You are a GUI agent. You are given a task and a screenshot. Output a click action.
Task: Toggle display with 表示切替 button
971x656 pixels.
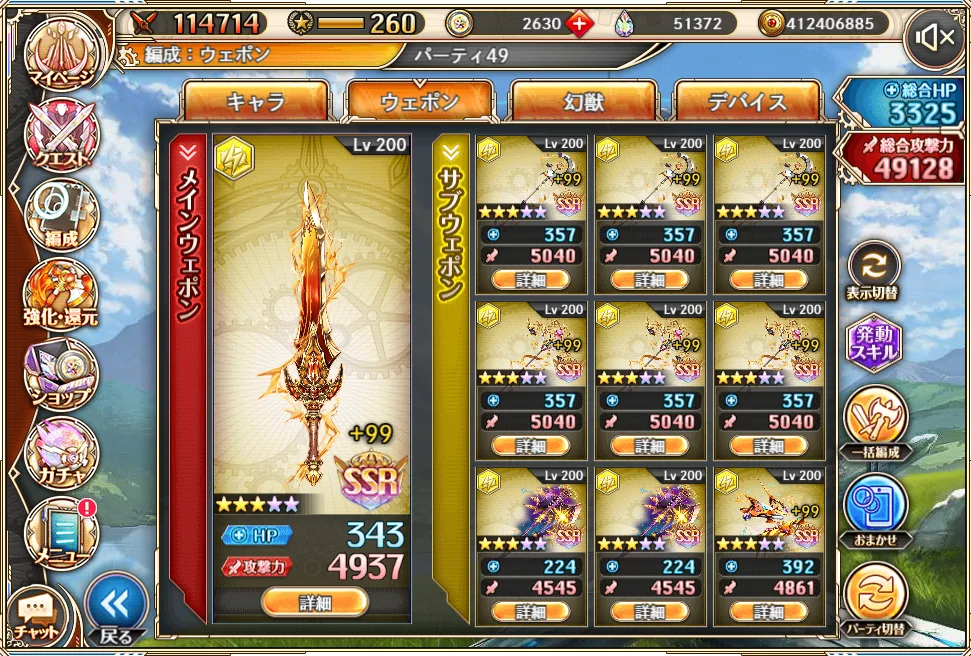pyautogui.click(x=873, y=271)
